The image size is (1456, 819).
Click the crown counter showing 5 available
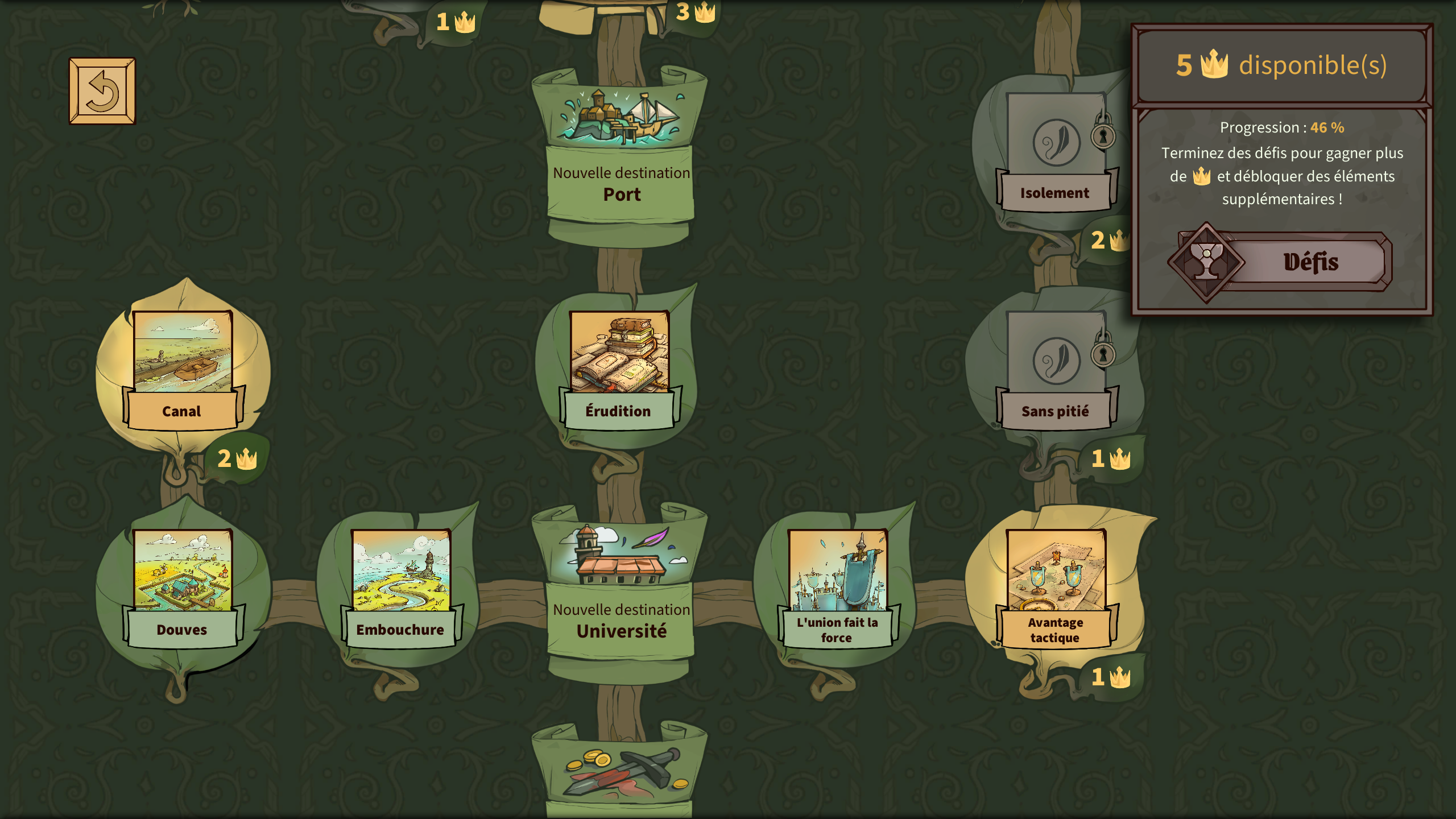[x=1283, y=67]
